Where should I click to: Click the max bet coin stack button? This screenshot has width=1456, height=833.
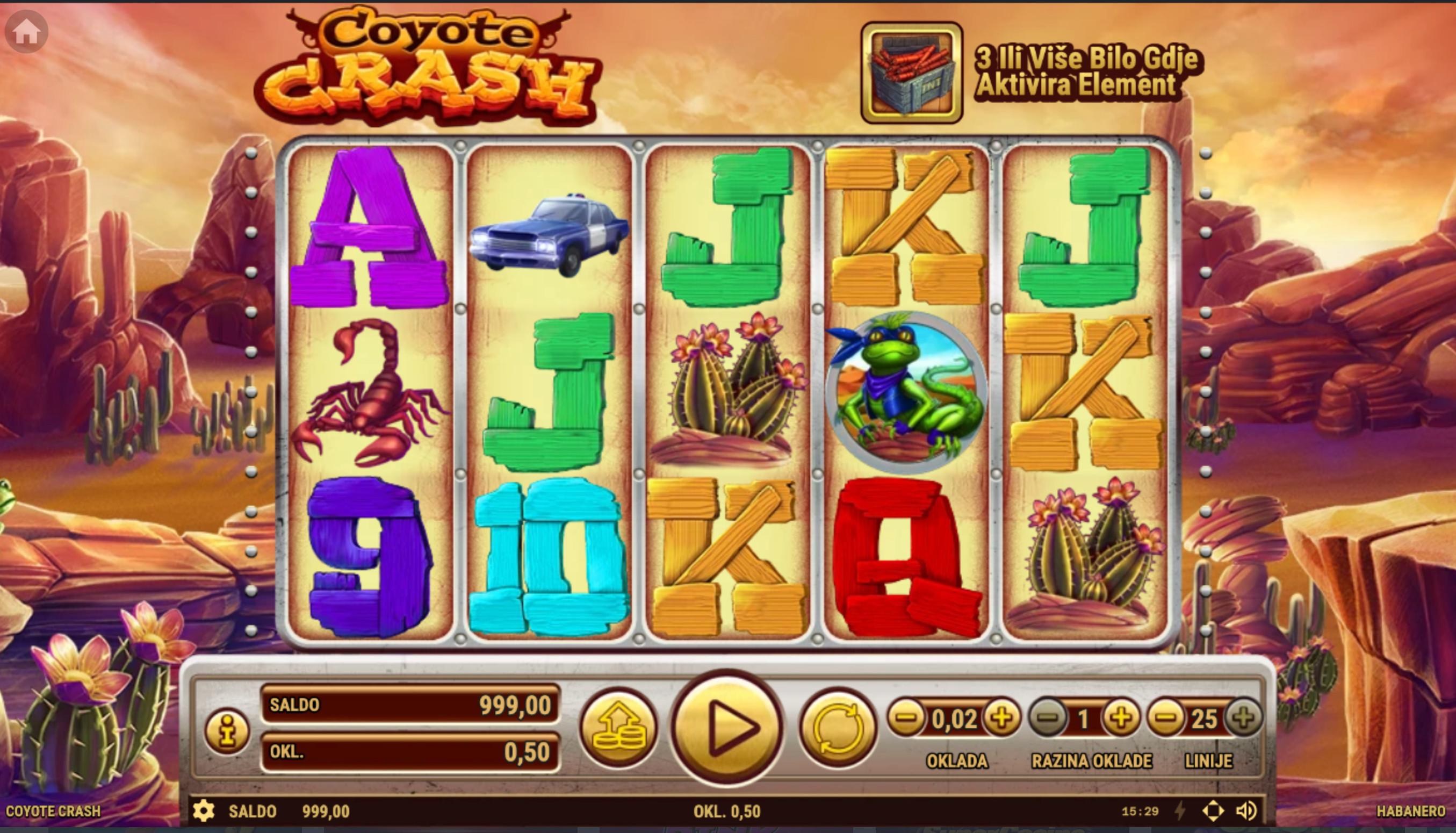coord(619,728)
